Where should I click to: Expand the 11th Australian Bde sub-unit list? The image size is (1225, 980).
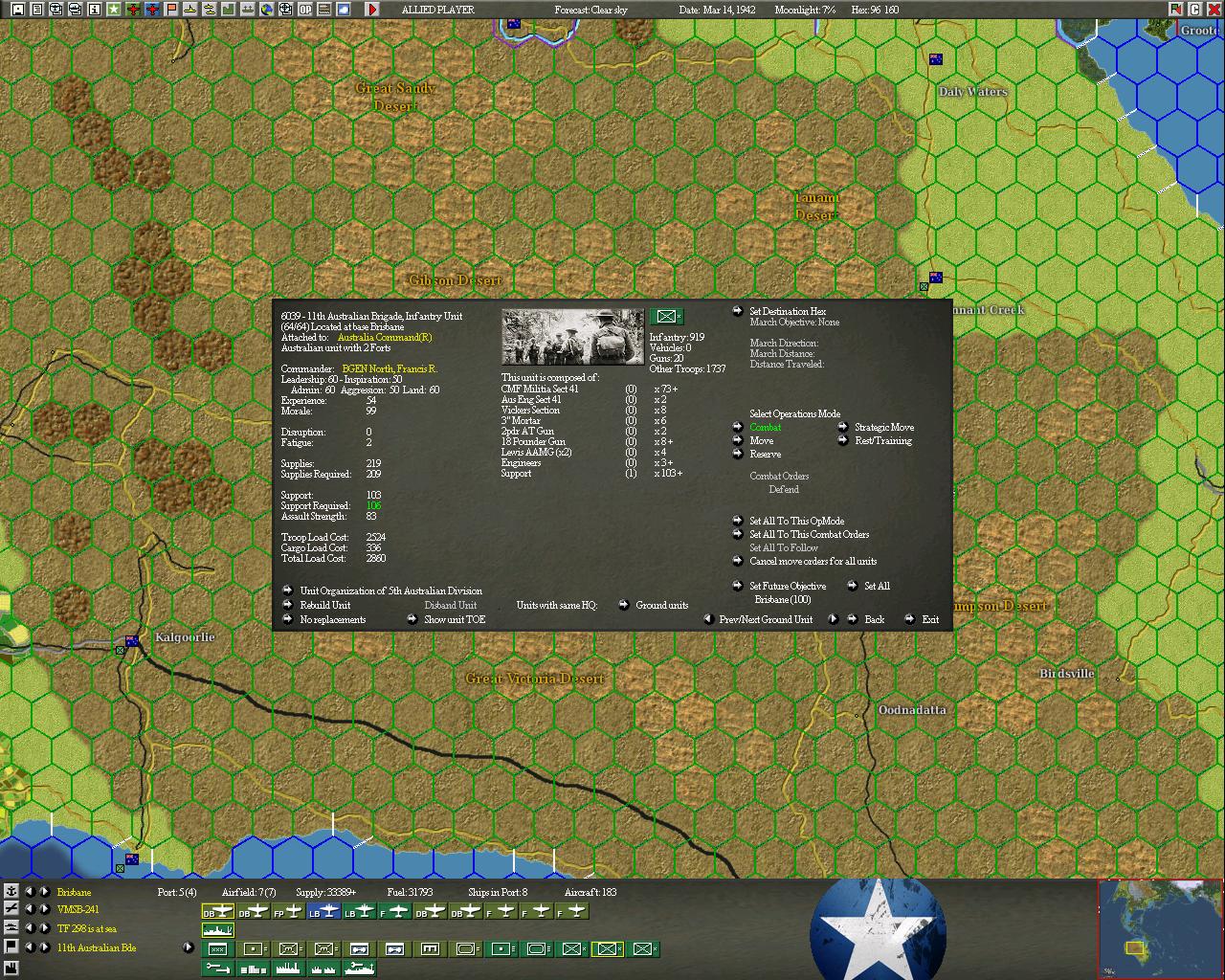[x=188, y=947]
